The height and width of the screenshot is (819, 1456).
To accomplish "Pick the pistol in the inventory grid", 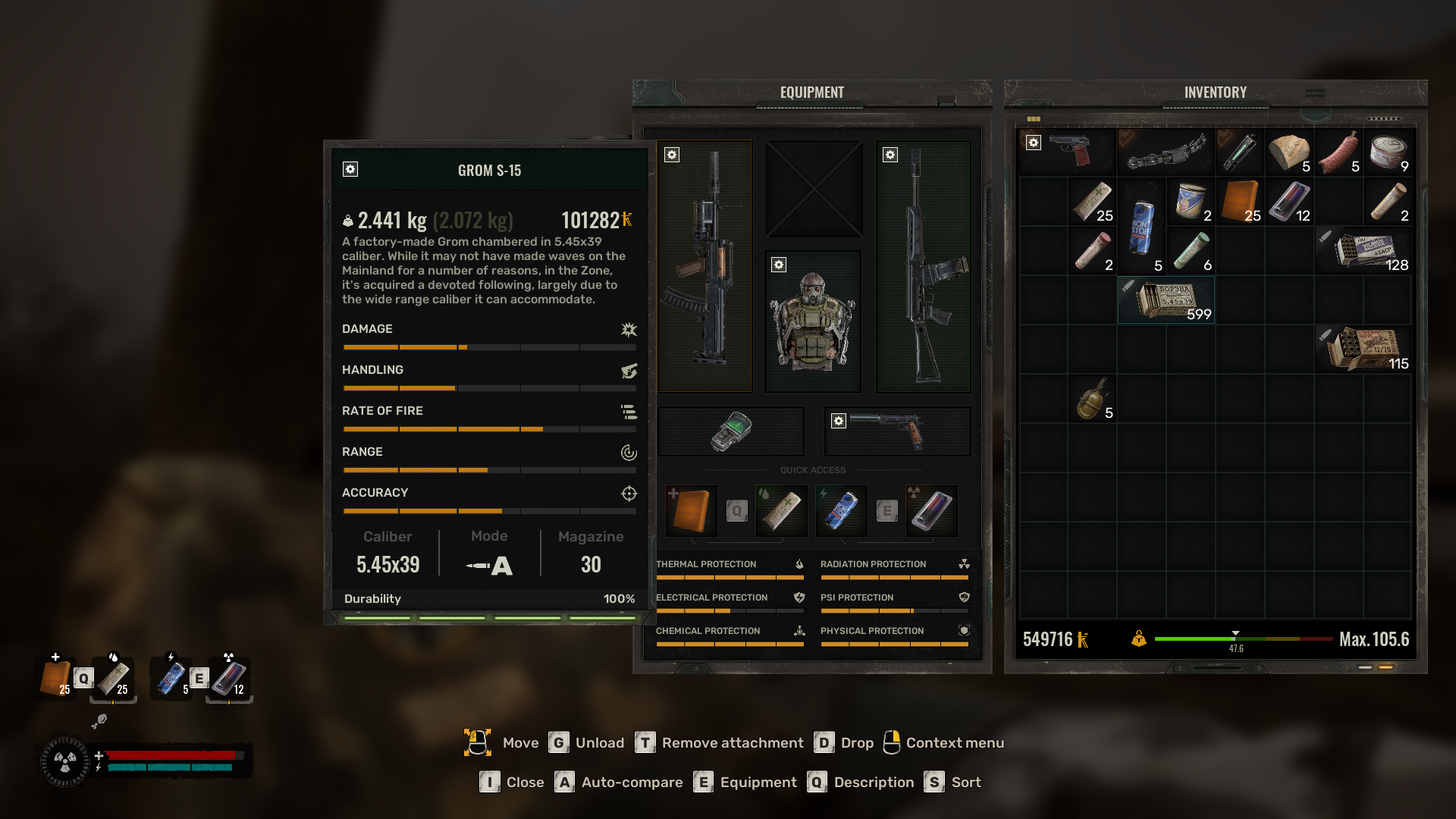I will [x=1068, y=152].
